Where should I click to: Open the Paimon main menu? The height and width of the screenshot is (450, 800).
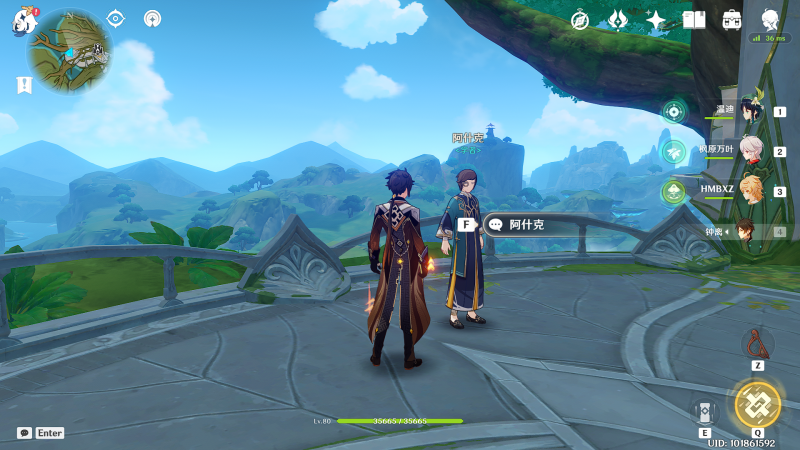(x=24, y=21)
